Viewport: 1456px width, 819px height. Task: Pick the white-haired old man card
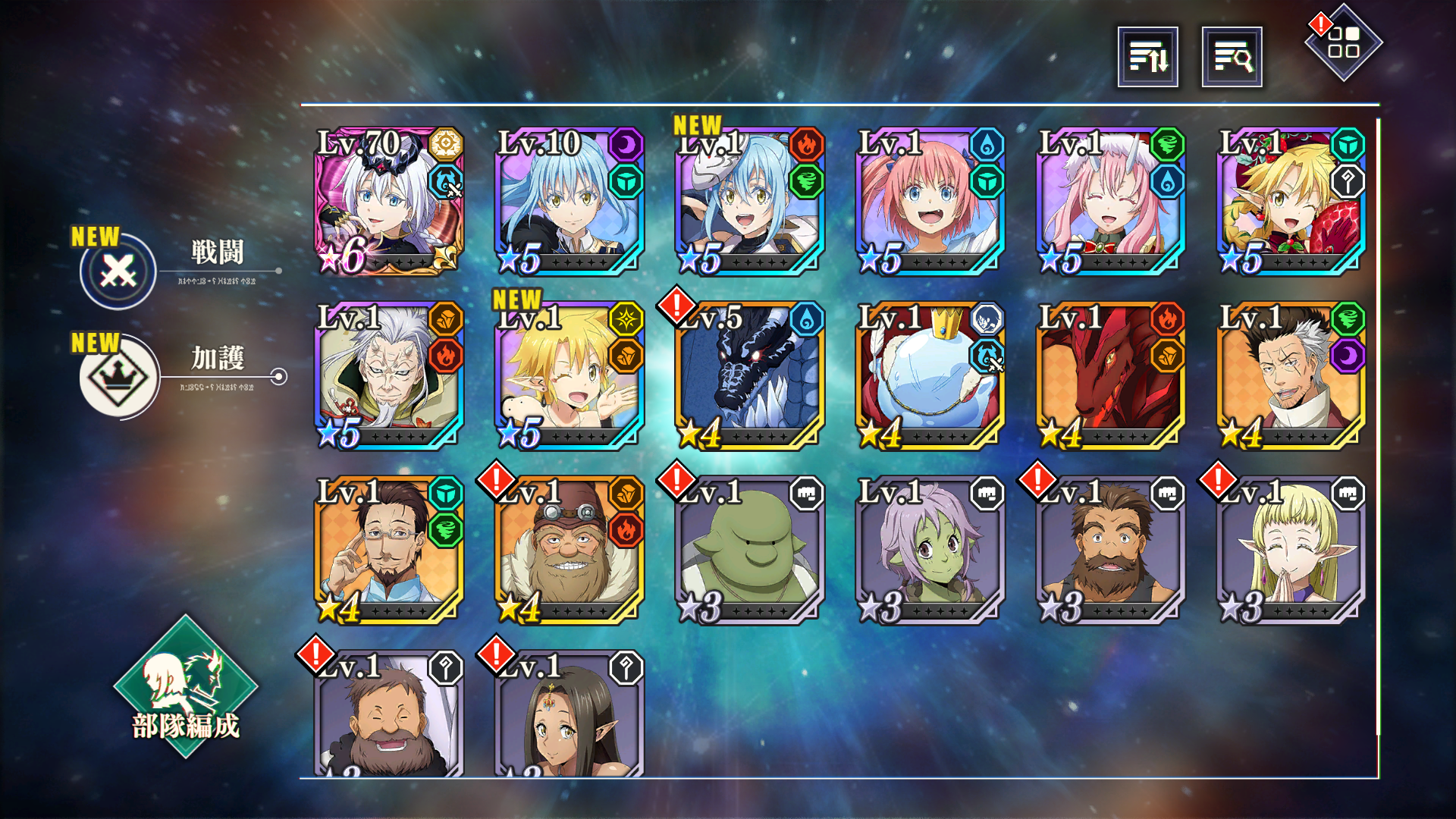tap(388, 376)
